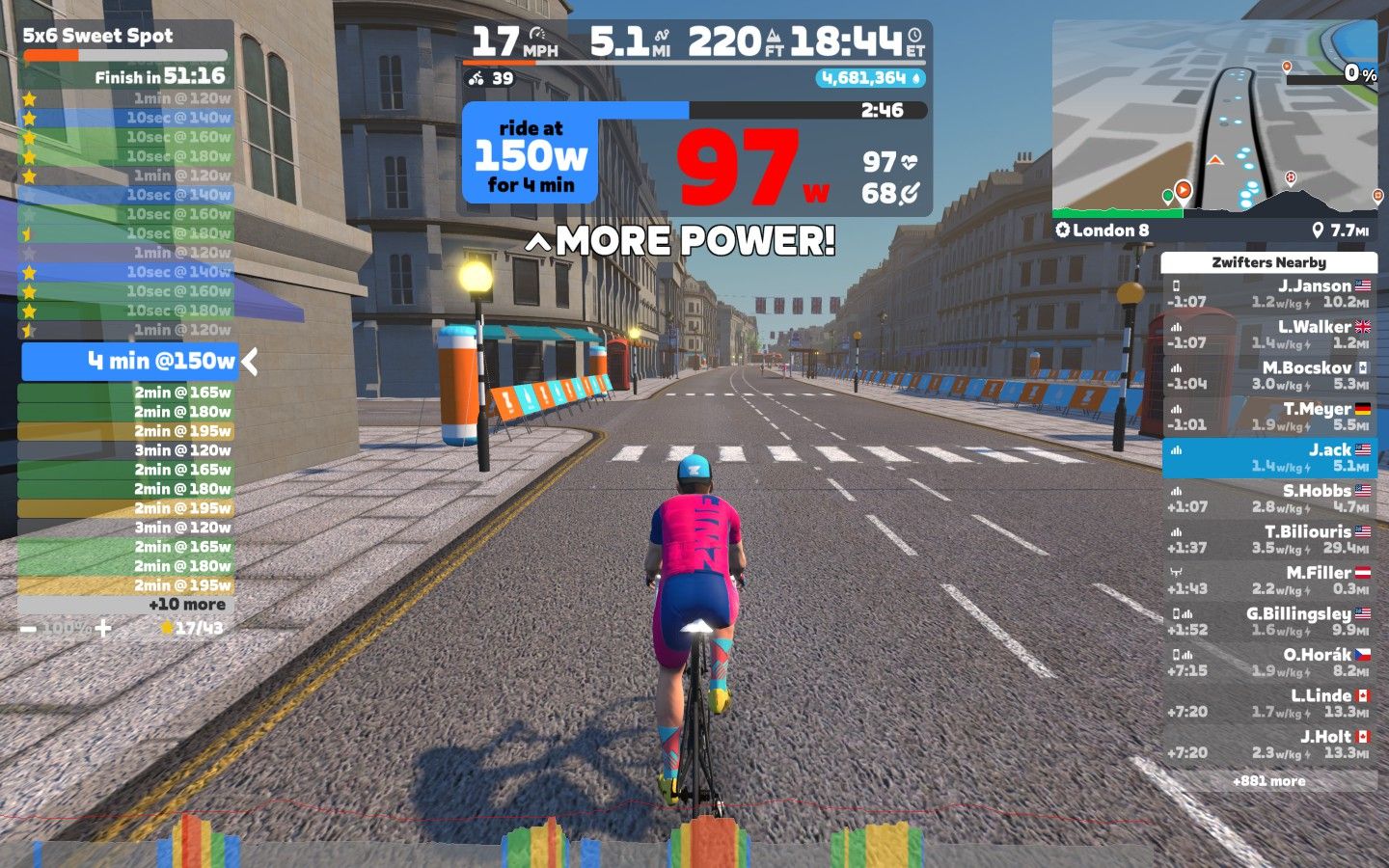This screenshot has width=1389, height=868.
Task: Click the London 8 minimap
Action: [x=1214, y=121]
